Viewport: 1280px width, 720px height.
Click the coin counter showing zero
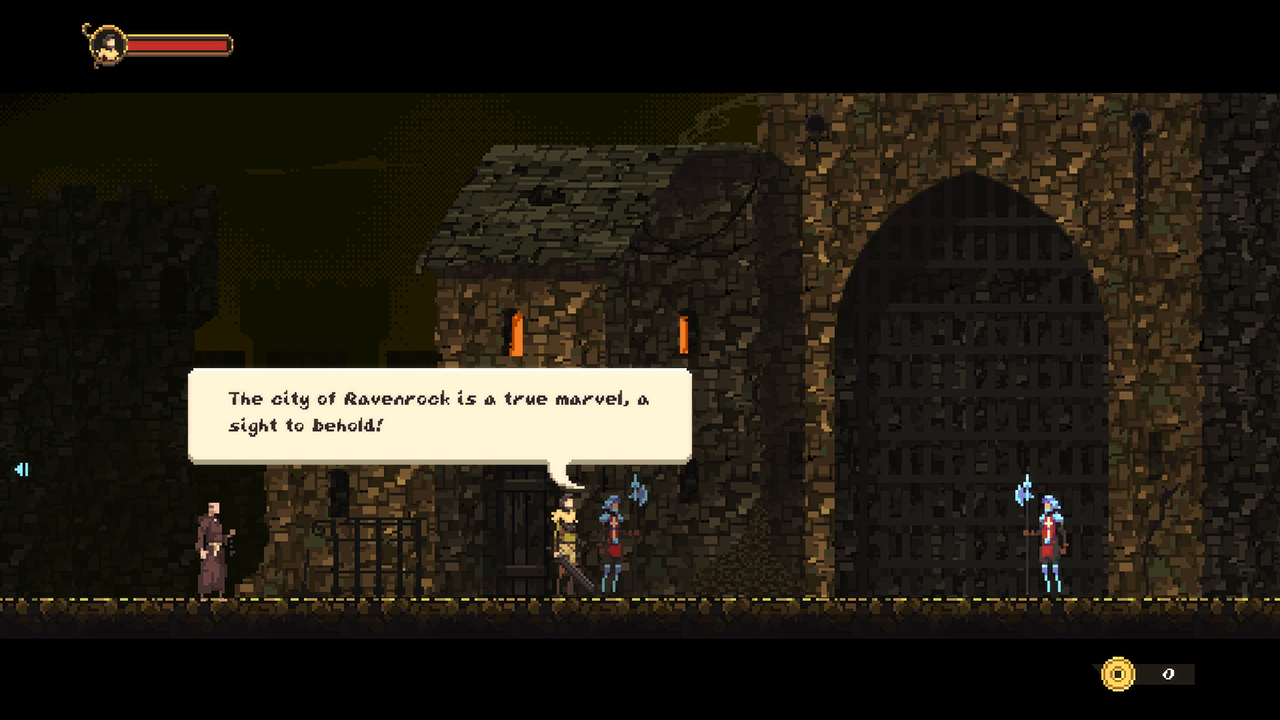click(1168, 674)
